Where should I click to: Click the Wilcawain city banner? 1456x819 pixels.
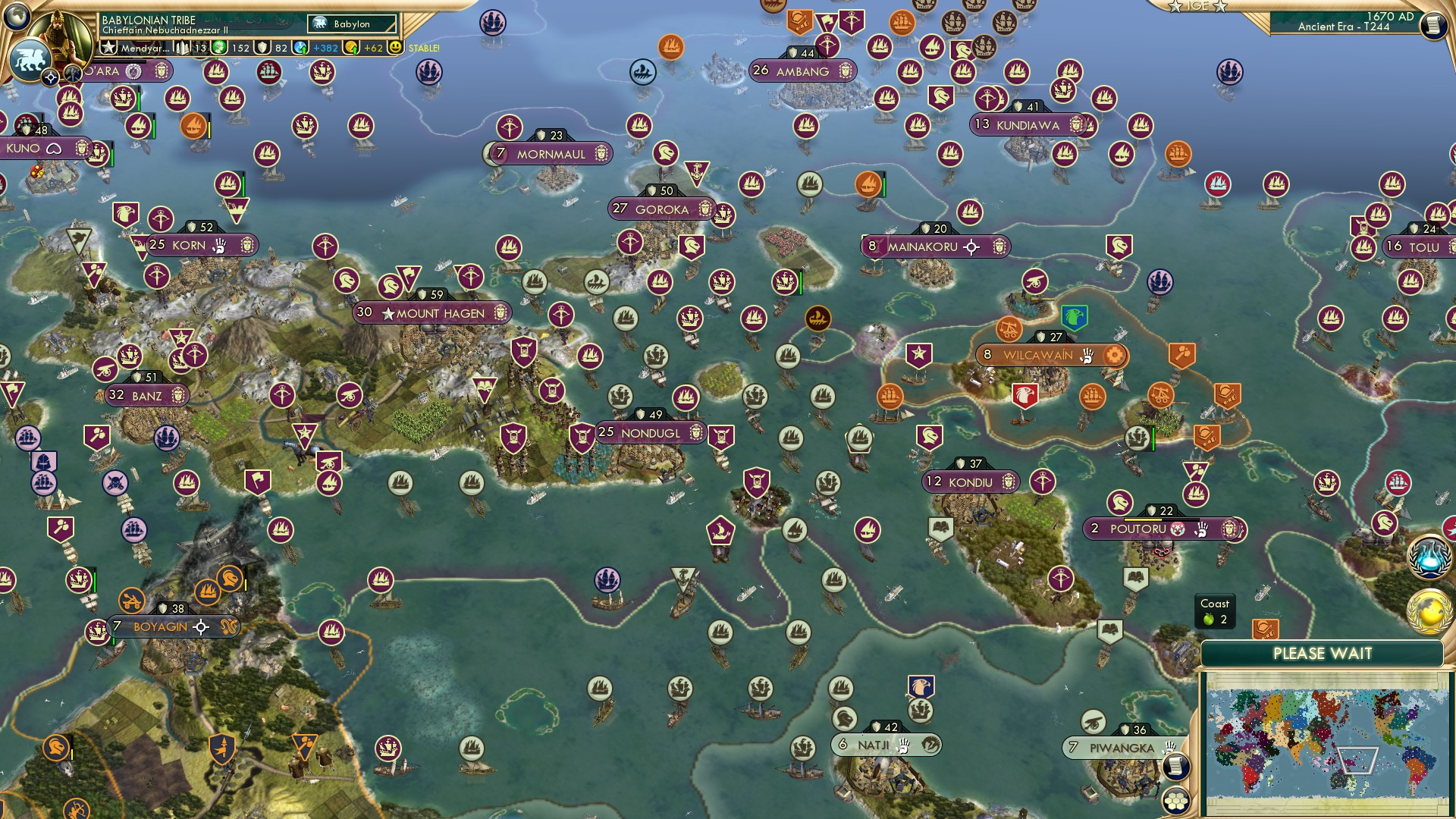point(1045,353)
